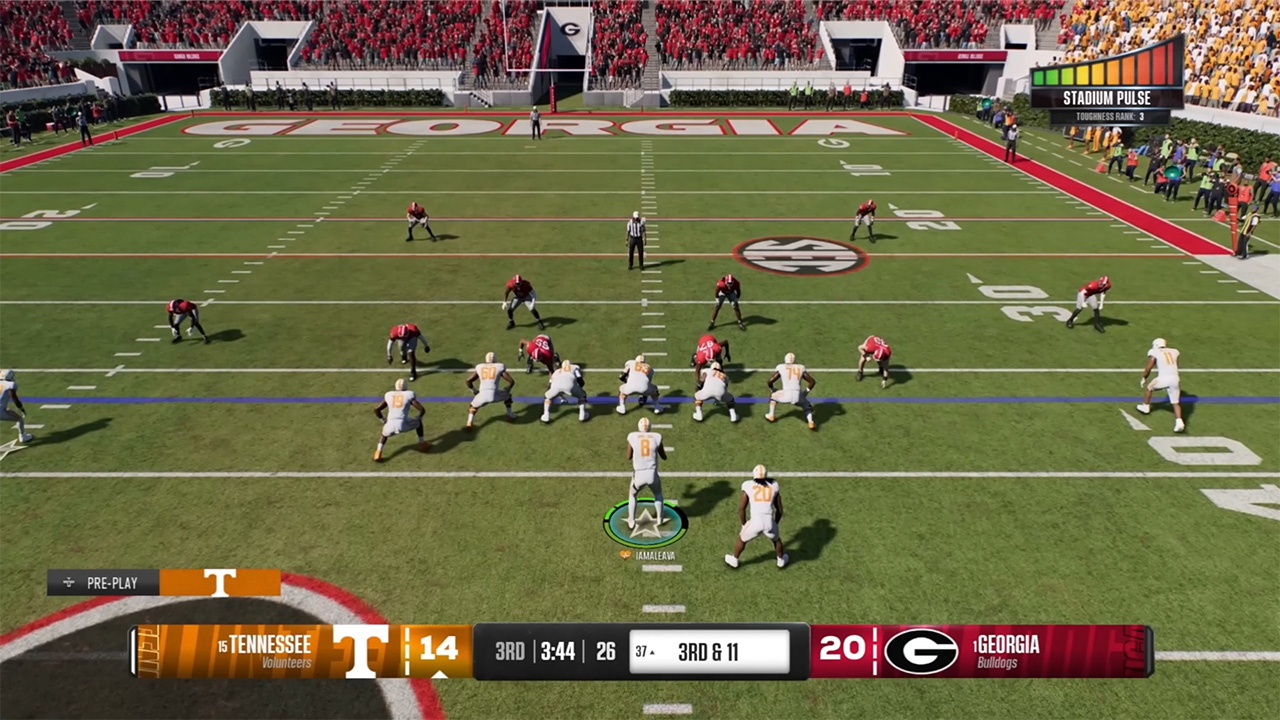The width and height of the screenshot is (1280, 720).
Task: Open the Pre-Play menu panel
Action: coord(104,582)
